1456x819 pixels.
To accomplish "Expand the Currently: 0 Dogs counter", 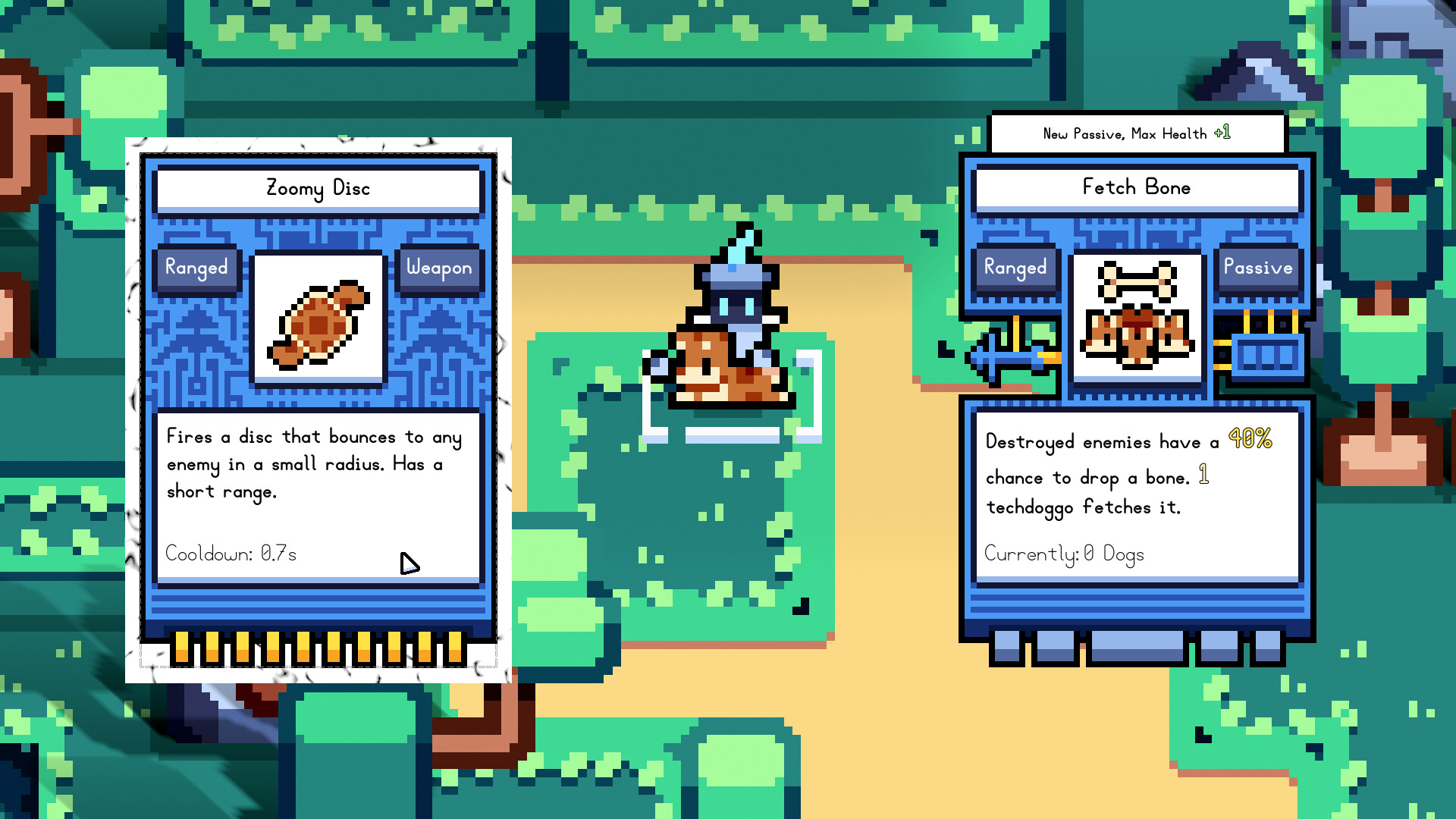I will 1063,554.
